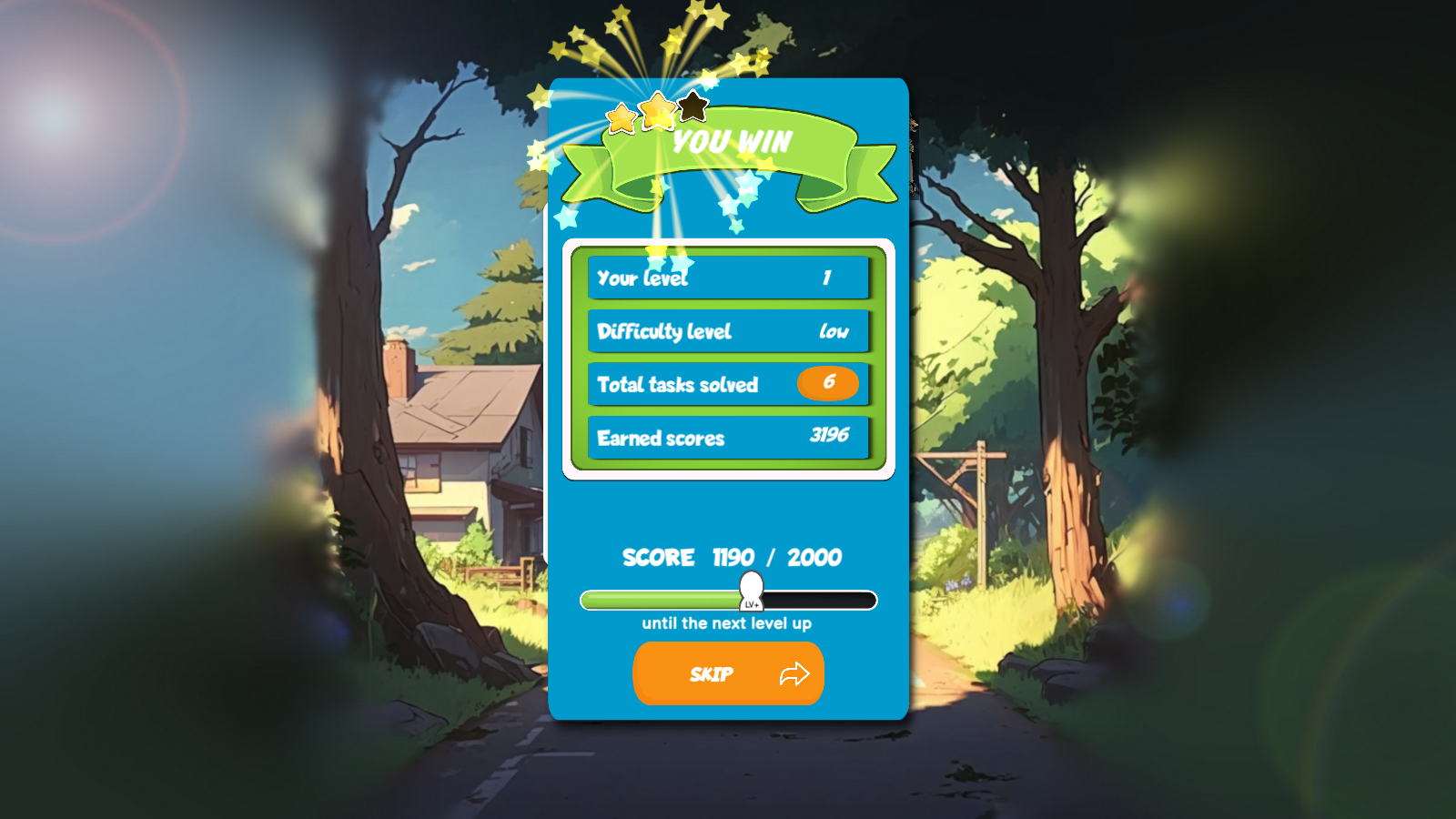Click the level progress slider handle

click(750, 587)
